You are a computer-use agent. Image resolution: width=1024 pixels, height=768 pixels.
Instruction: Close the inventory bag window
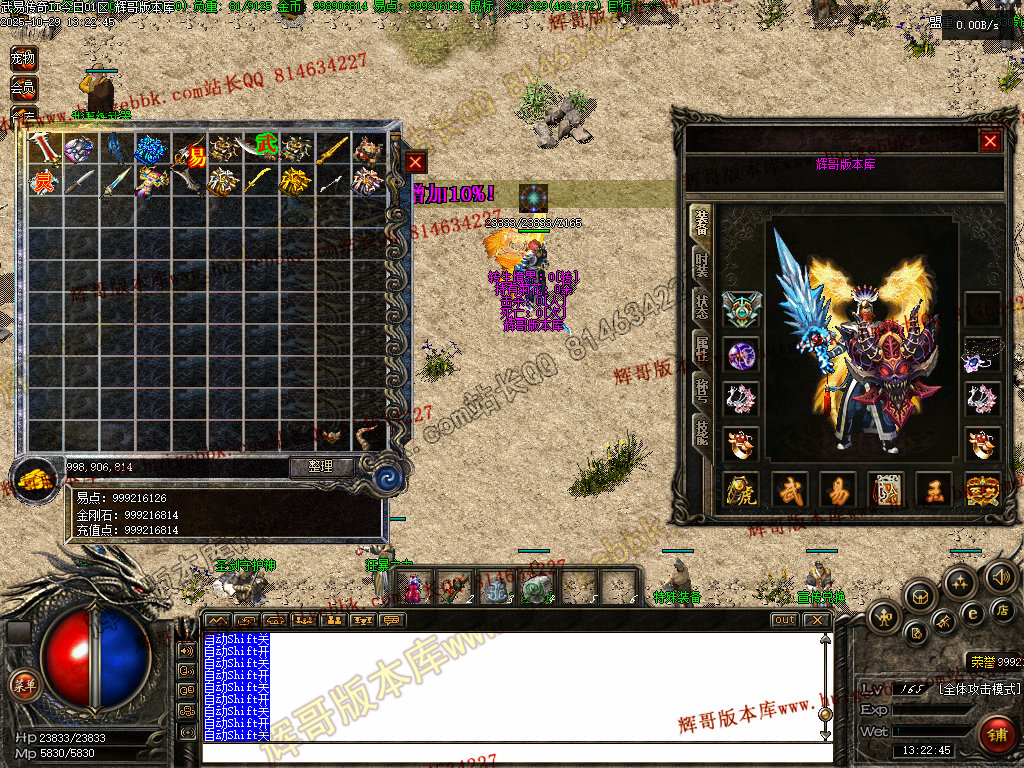click(x=416, y=162)
